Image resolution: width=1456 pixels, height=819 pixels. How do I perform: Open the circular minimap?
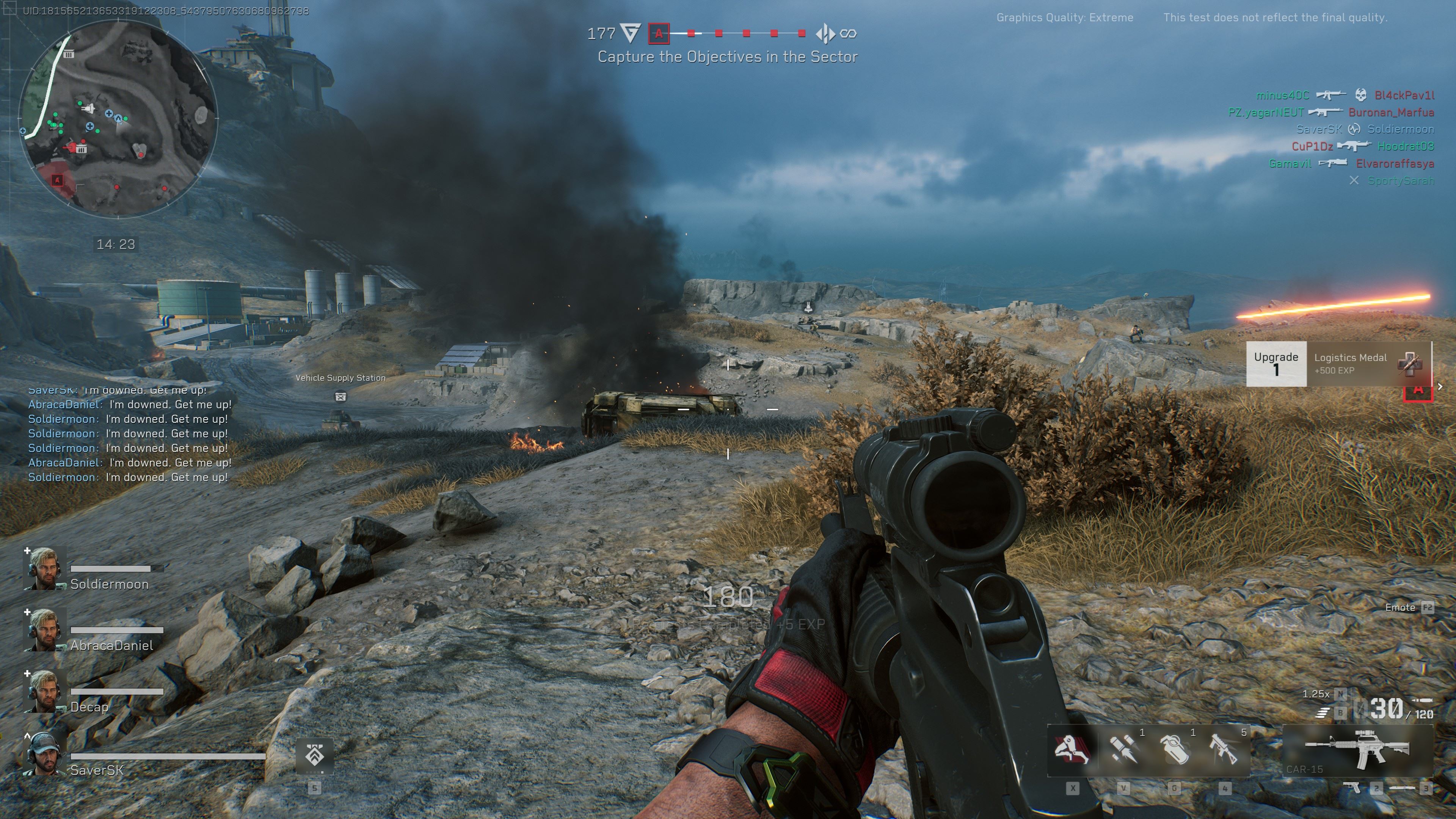(118, 118)
